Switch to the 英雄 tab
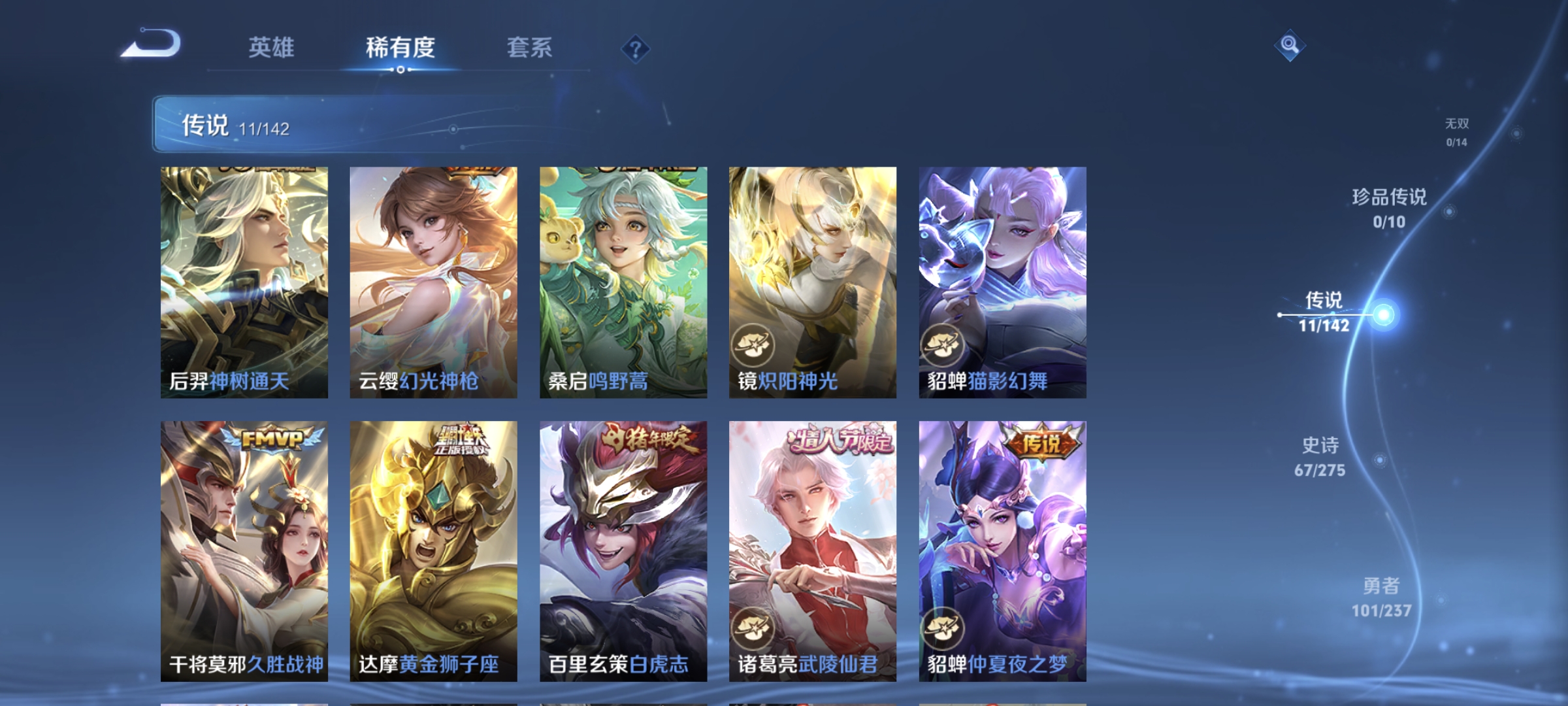This screenshot has width=1568, height=706. (272, 47)
